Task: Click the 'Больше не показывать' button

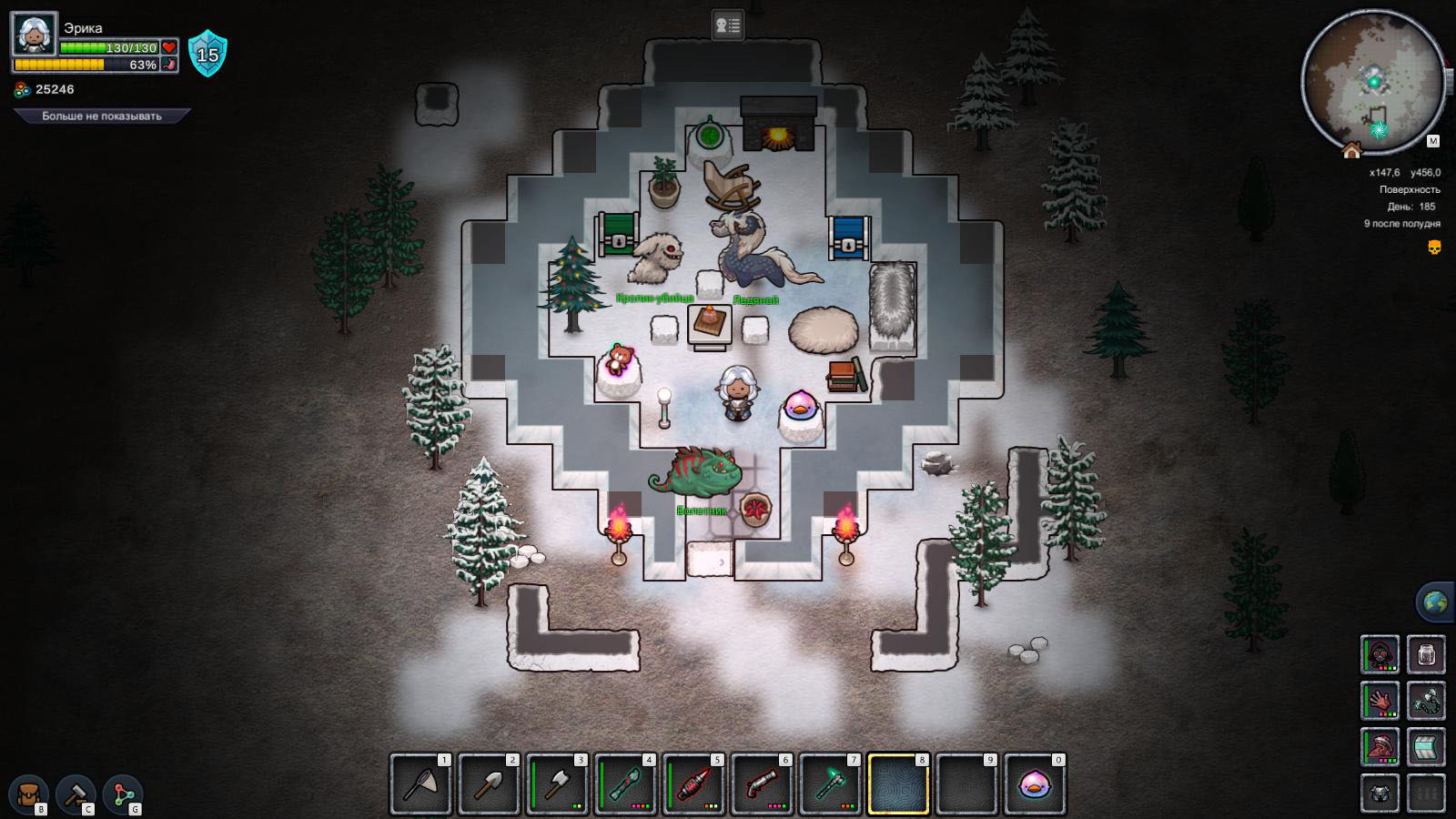Action: (101, 116)
